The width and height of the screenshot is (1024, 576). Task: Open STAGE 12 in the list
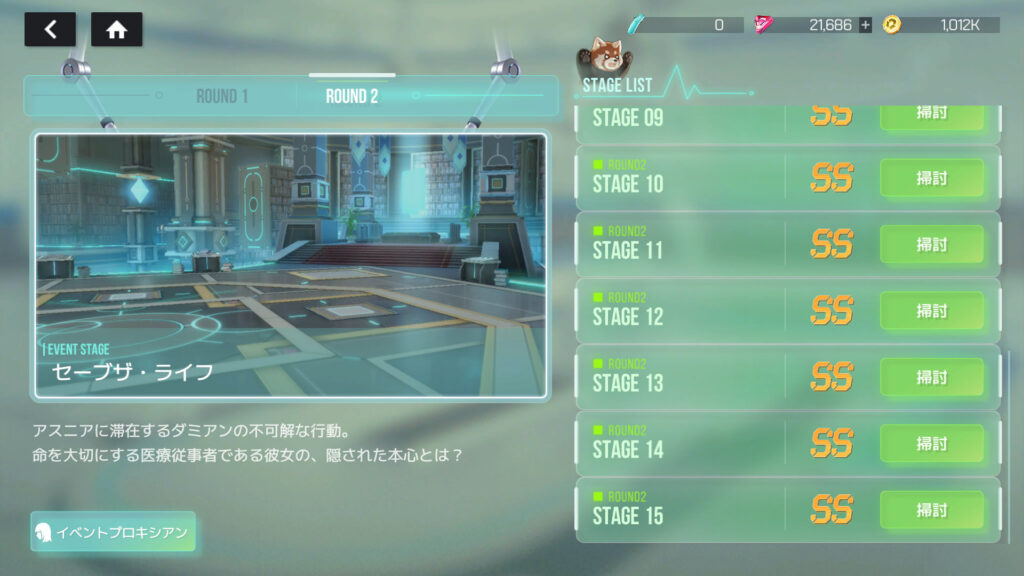(x=680, y=311)
